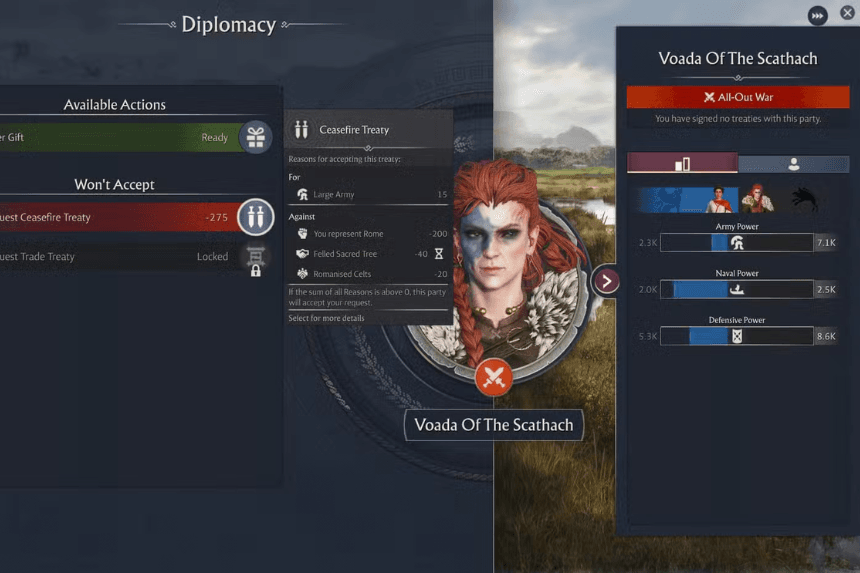860x573 pixels.
Task: Open the person silhouette tab
Action: tap(793, 164)
